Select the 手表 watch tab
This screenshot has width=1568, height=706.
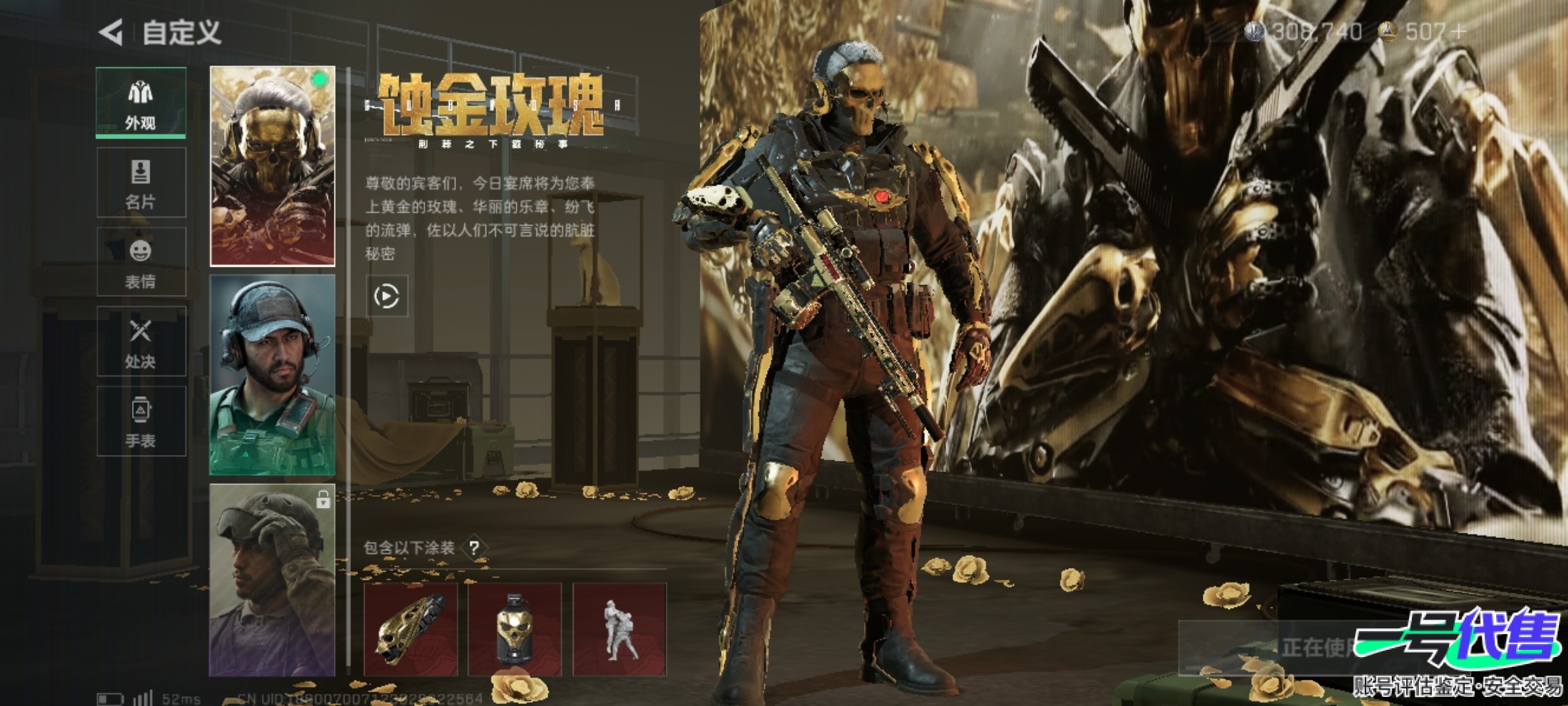pos(141,422)
